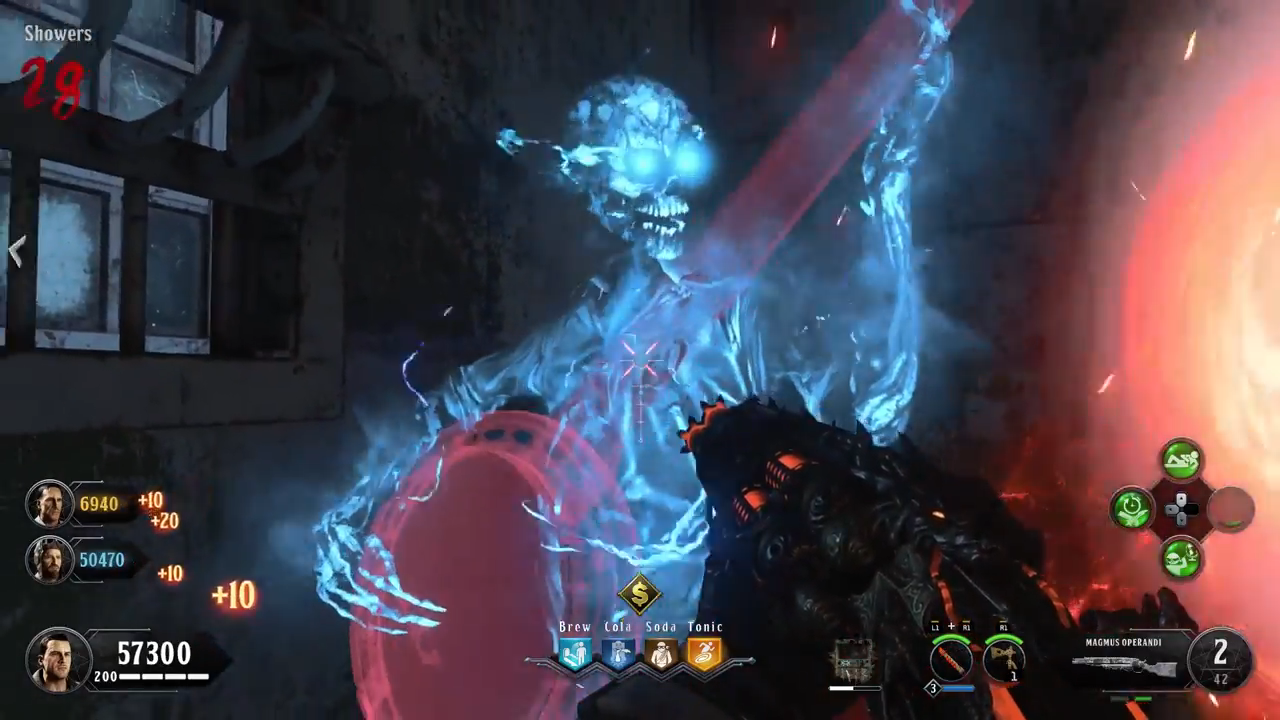
Task: Select the orange Tonic perk icon
Action: click(704, 655)
